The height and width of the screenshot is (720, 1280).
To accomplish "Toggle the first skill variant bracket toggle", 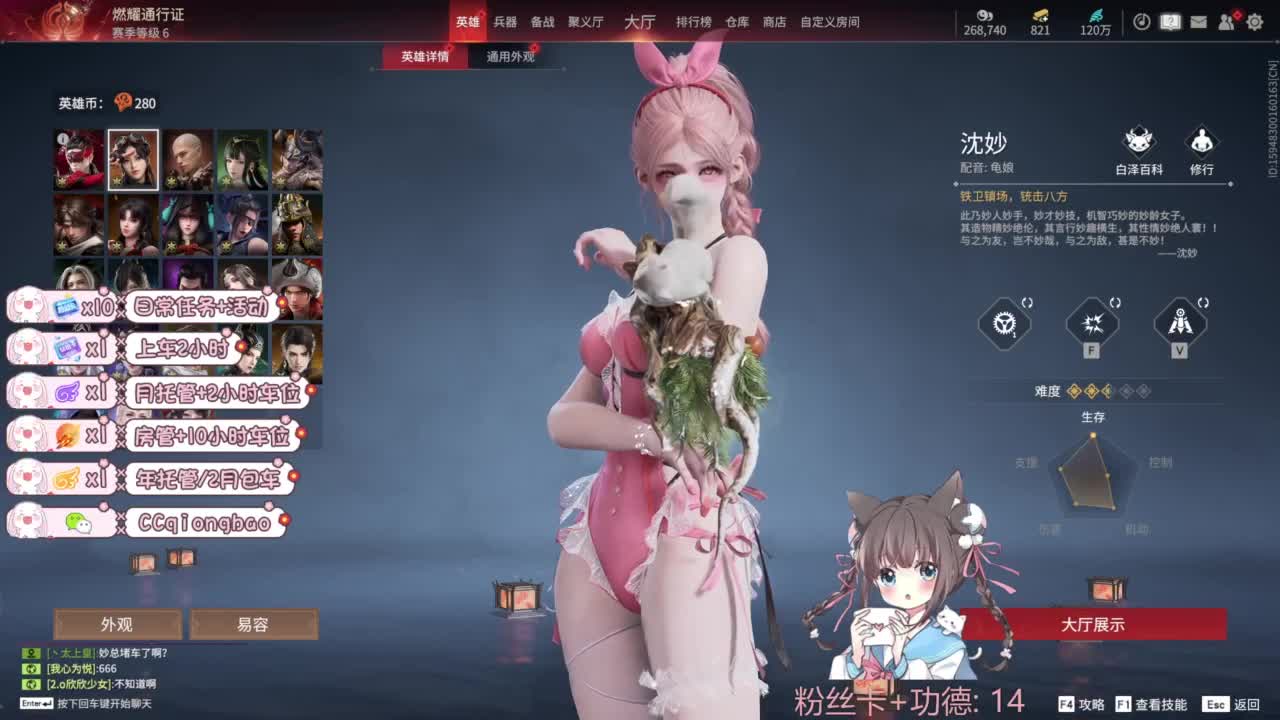I will click(1026, 302).
